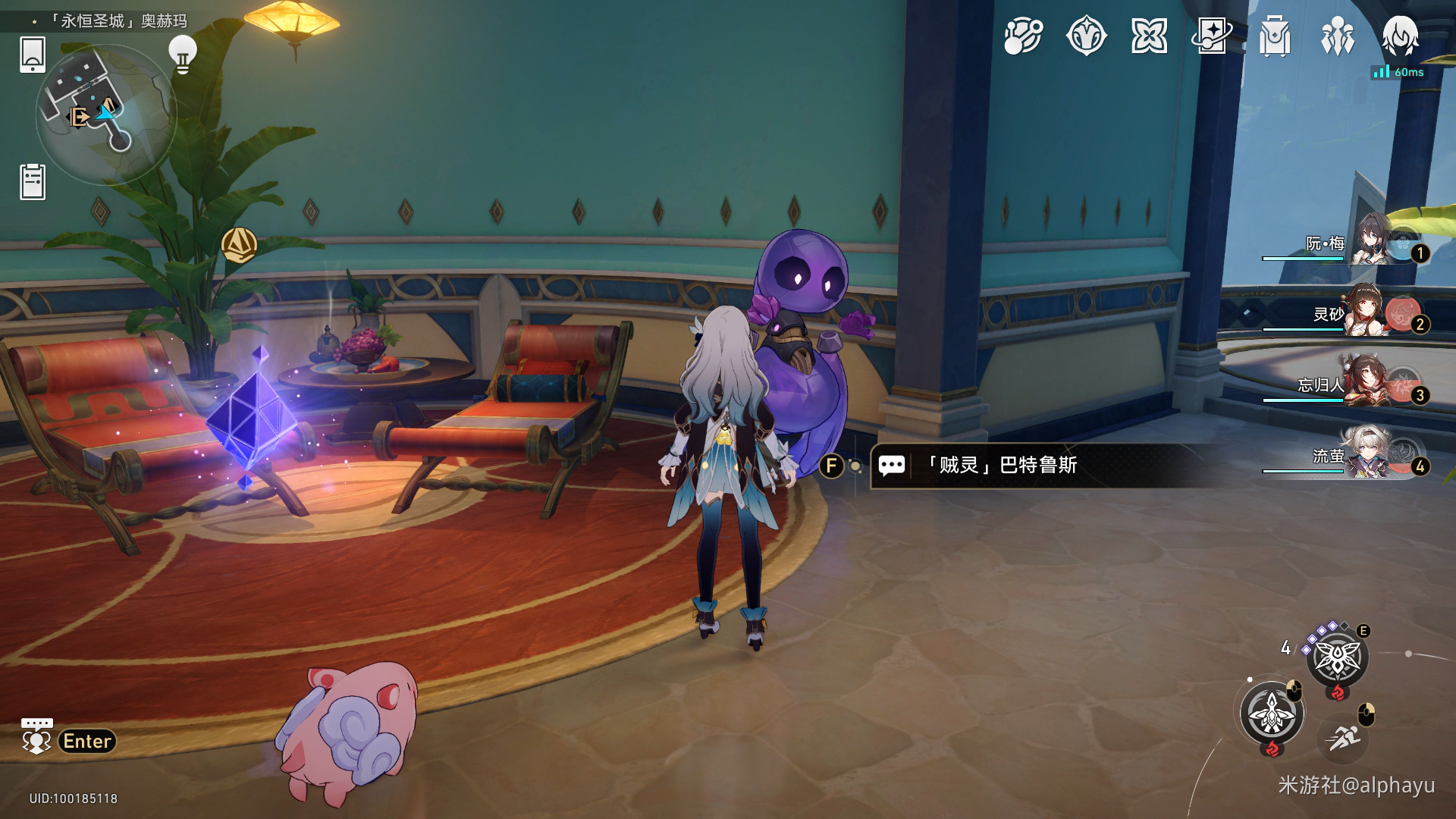This screenshot has width=1456, height=819.
Task: Open the planet travel log icon
Action: click(1023, 36)
